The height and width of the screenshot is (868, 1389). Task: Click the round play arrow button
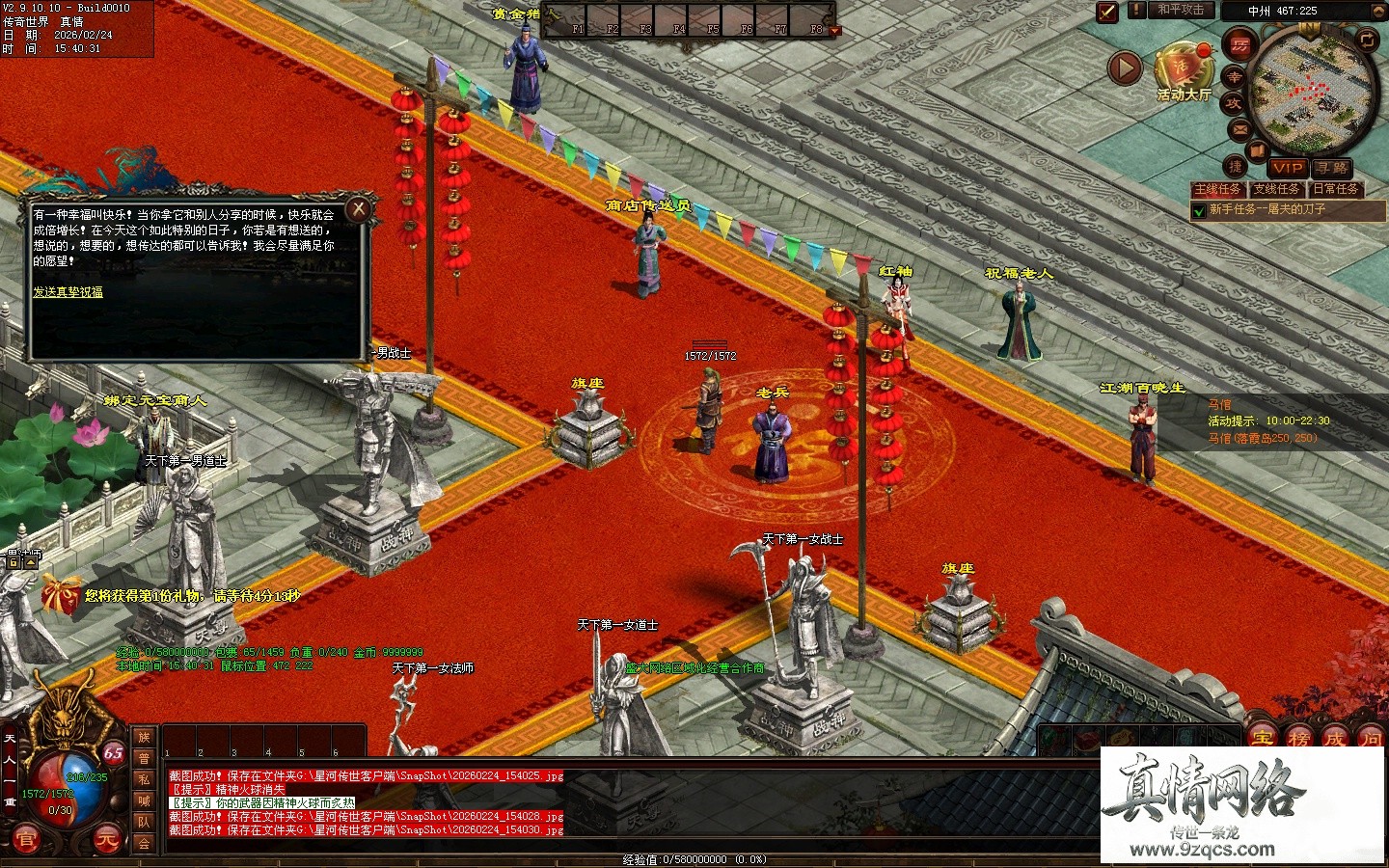click(x=1125, y=68)
